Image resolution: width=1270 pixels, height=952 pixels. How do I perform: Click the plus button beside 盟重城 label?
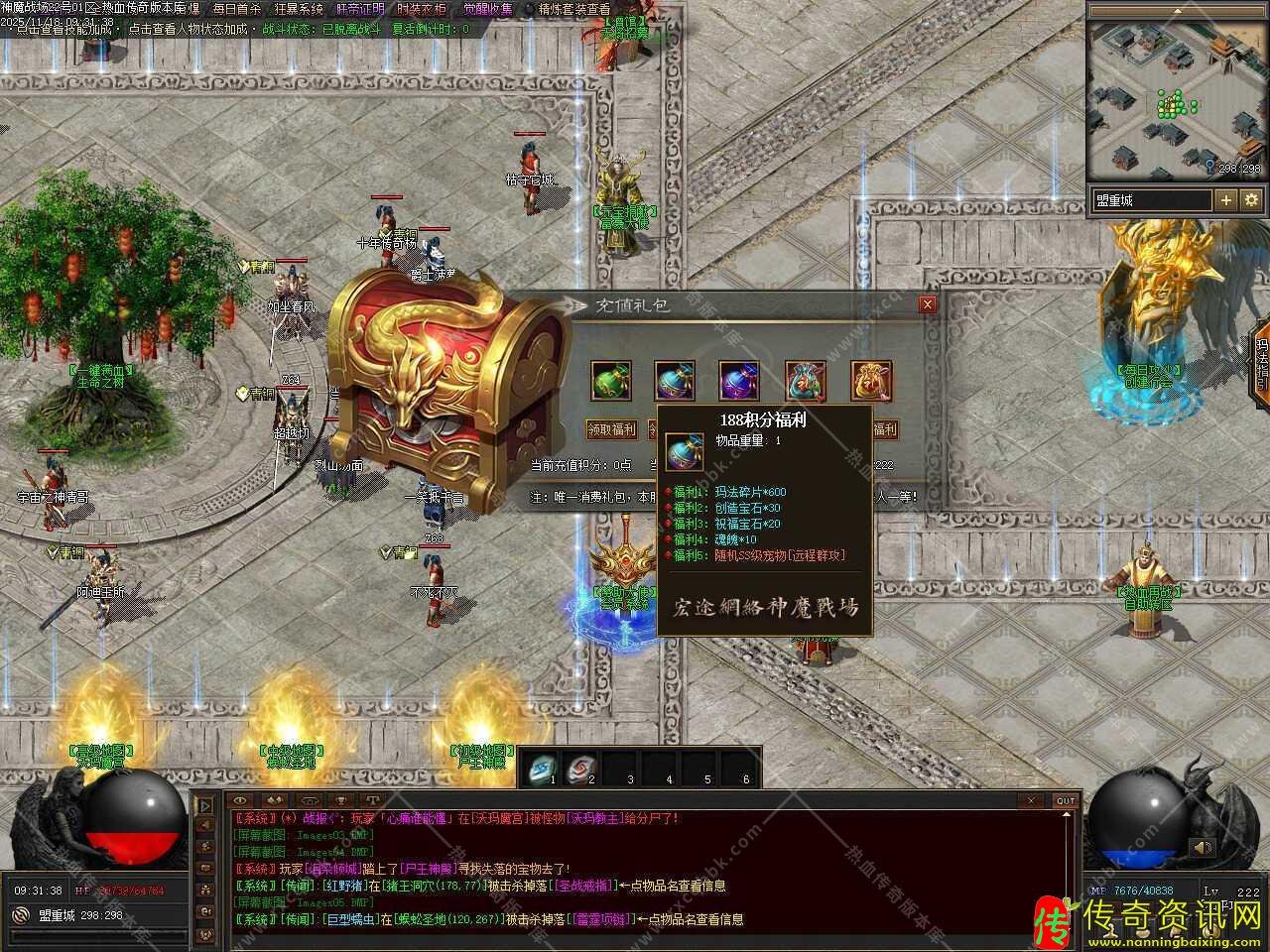(1226, 200)
